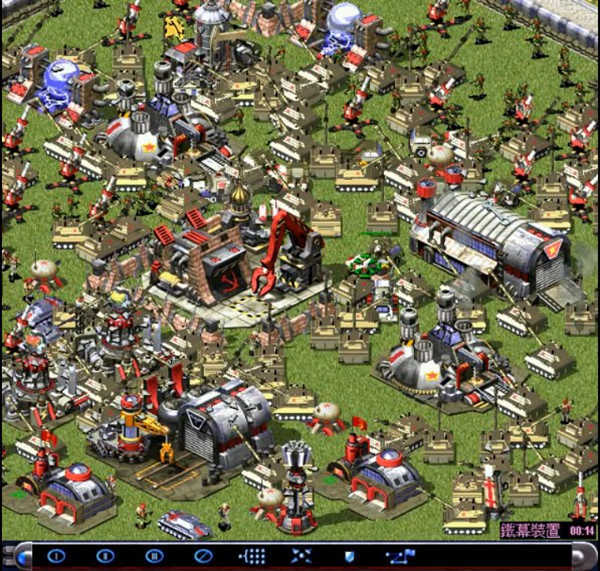
Task: Activate the shield guard command
Action: click(x=350, y=555)
